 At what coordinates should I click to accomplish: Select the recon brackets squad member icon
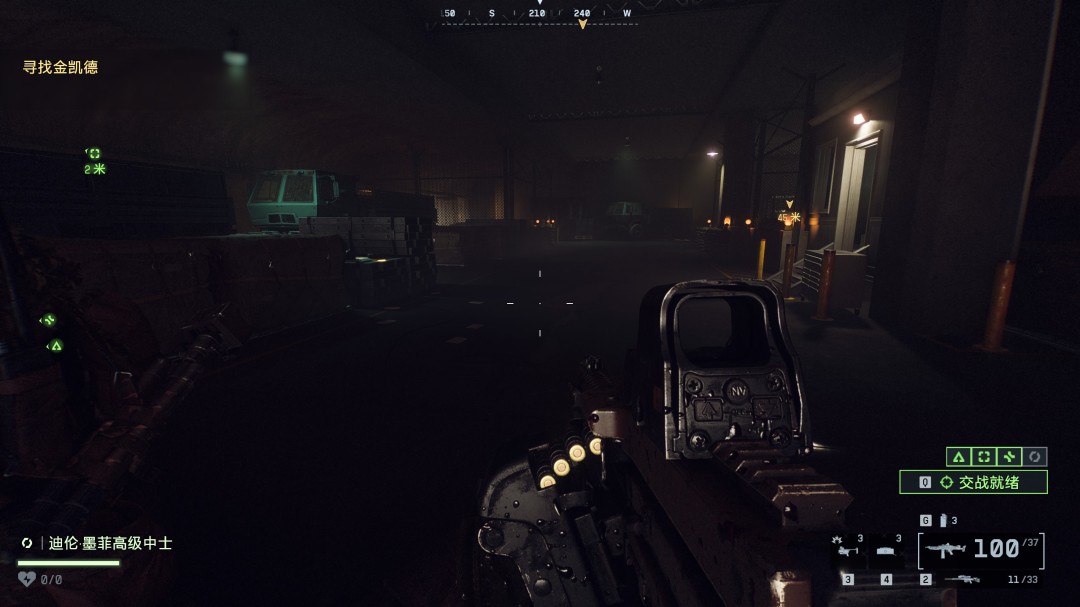pyautogui.click(x=984, y=456)
